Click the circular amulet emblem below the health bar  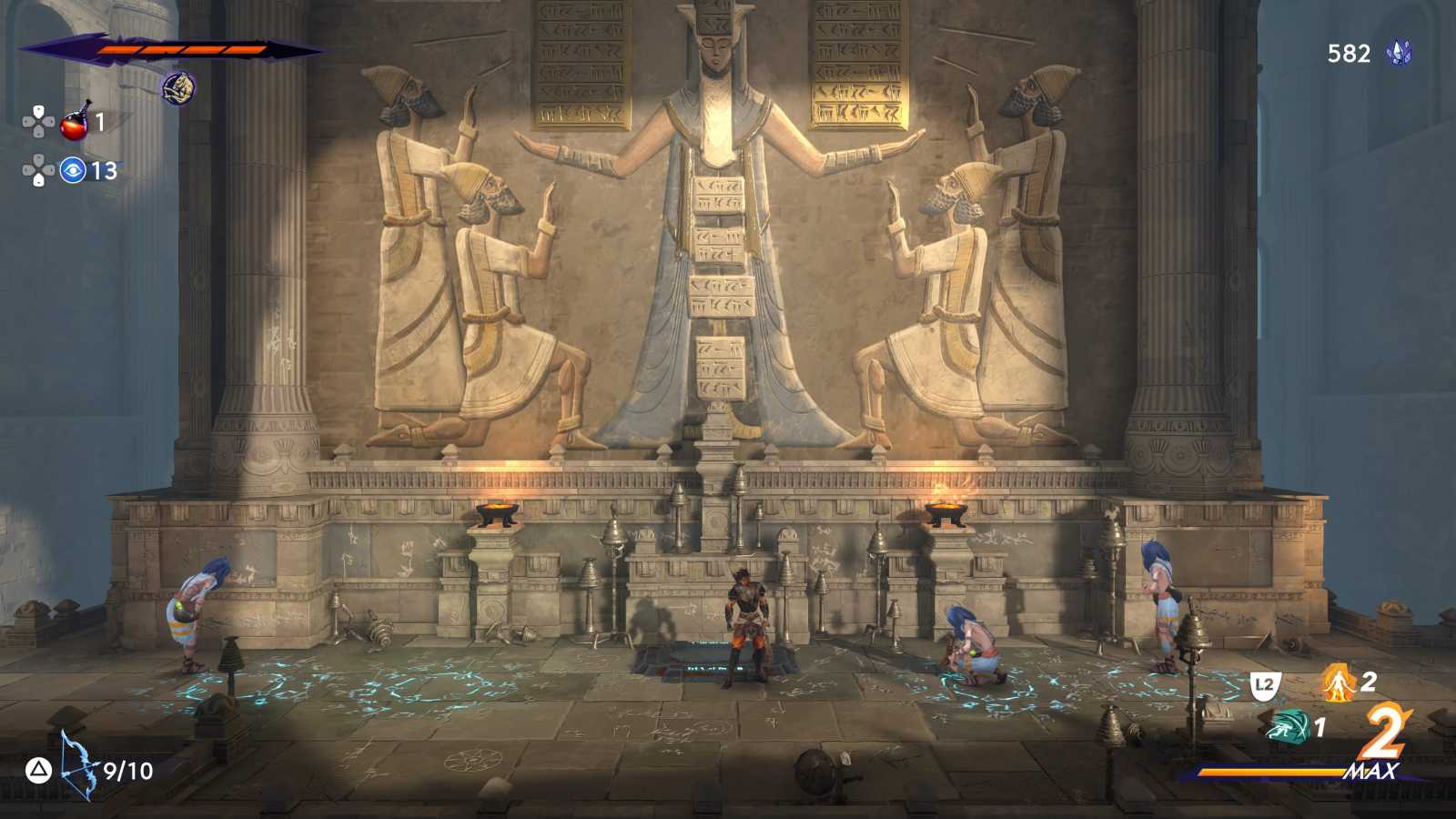click(178, 88)
